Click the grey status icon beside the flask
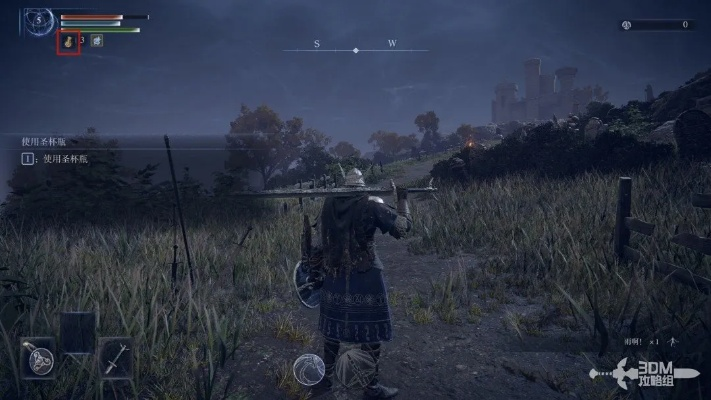The image size is (711, 400). pyautogui.click(x=97, y=41)
